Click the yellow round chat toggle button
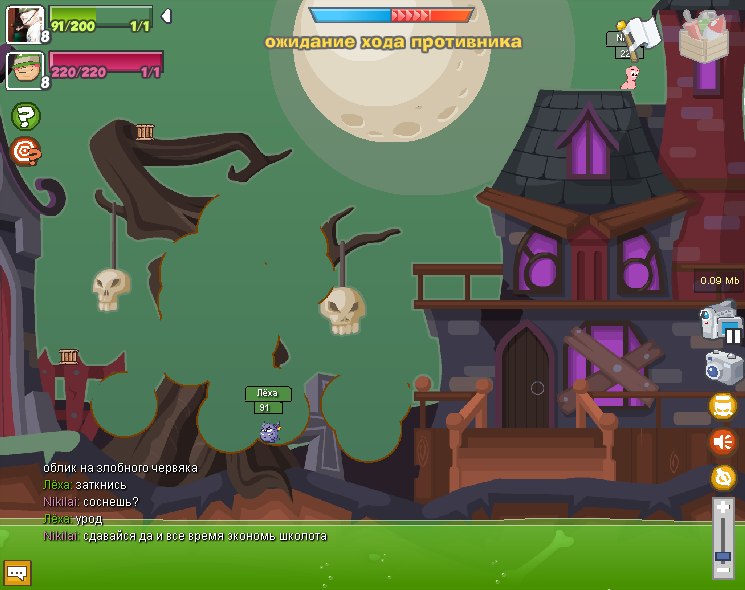This screenshot has height=590, width=745. (722, 405)
